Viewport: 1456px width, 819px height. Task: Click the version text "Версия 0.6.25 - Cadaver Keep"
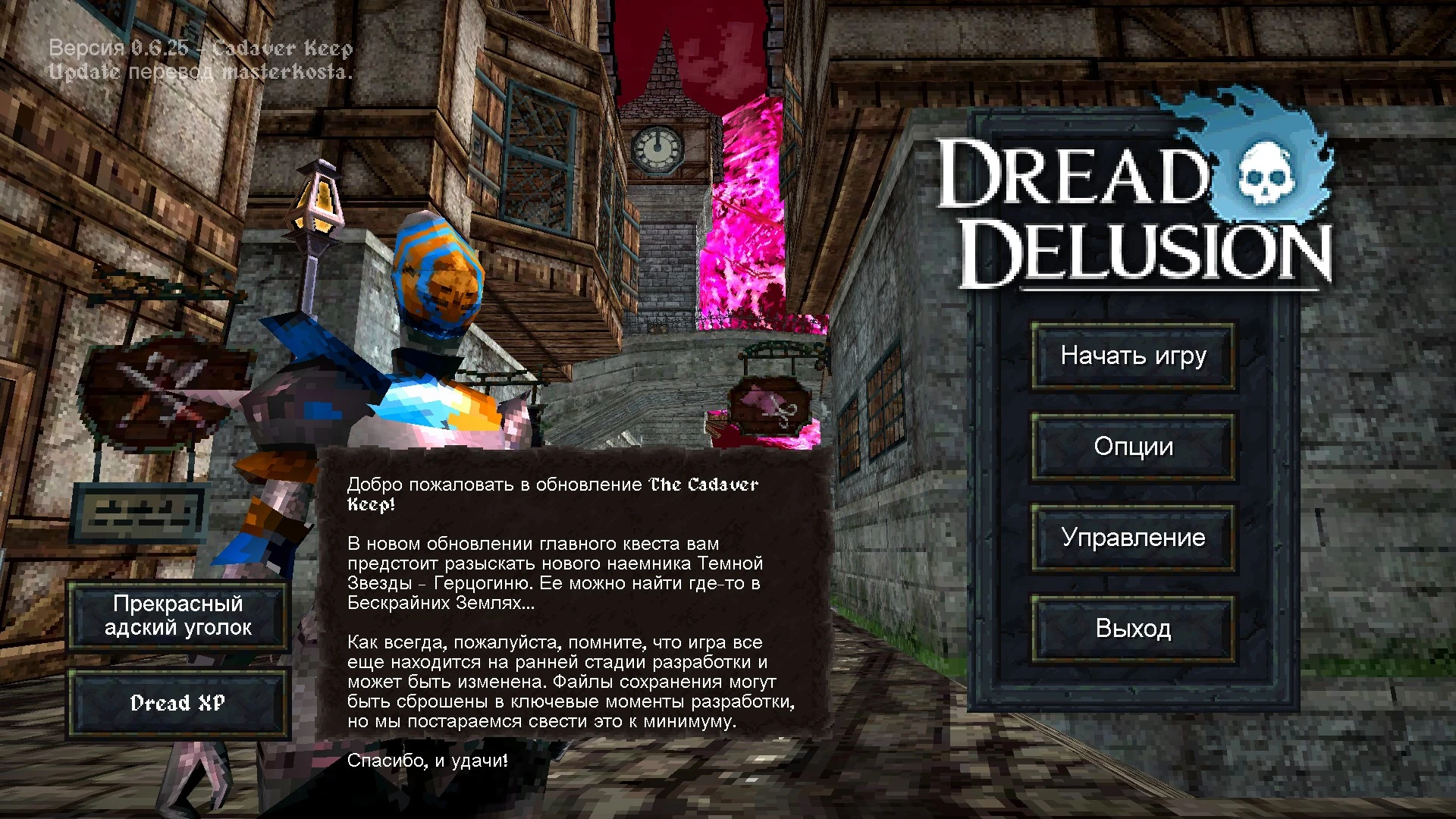point(200,48)
